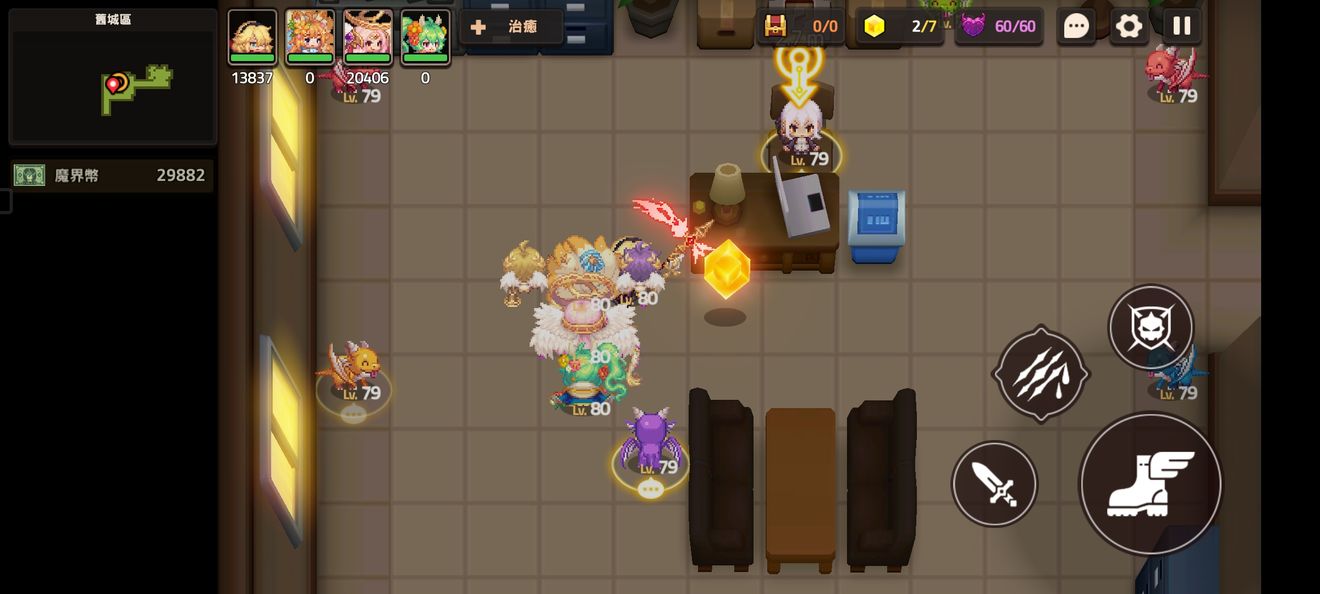Activate the claw slash skill
The width and height of the screenshot is (1320, 594).
(x=1040, y=373)
